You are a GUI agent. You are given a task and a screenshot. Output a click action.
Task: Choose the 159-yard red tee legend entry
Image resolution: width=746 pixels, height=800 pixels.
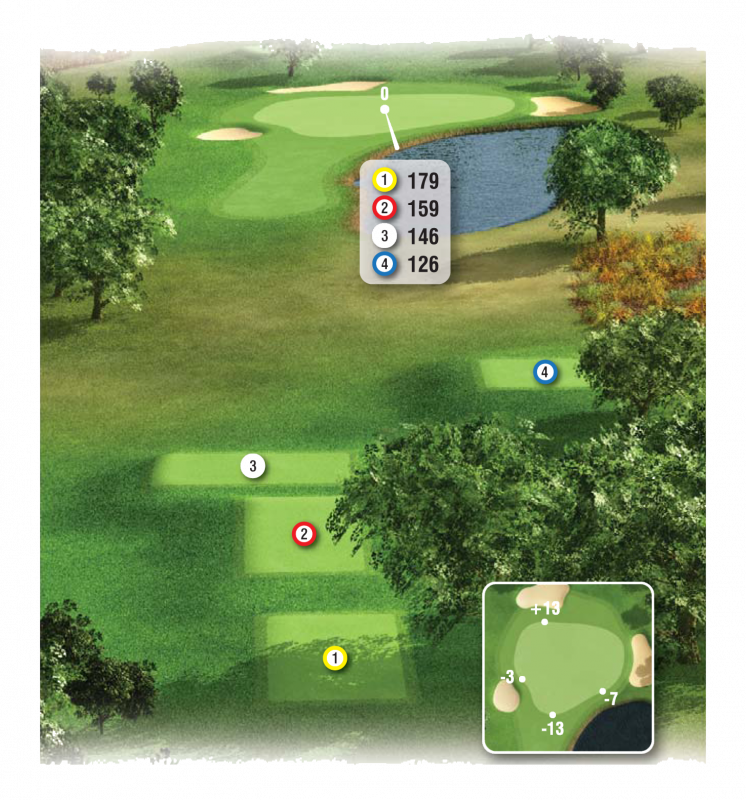tap(404, 208)
